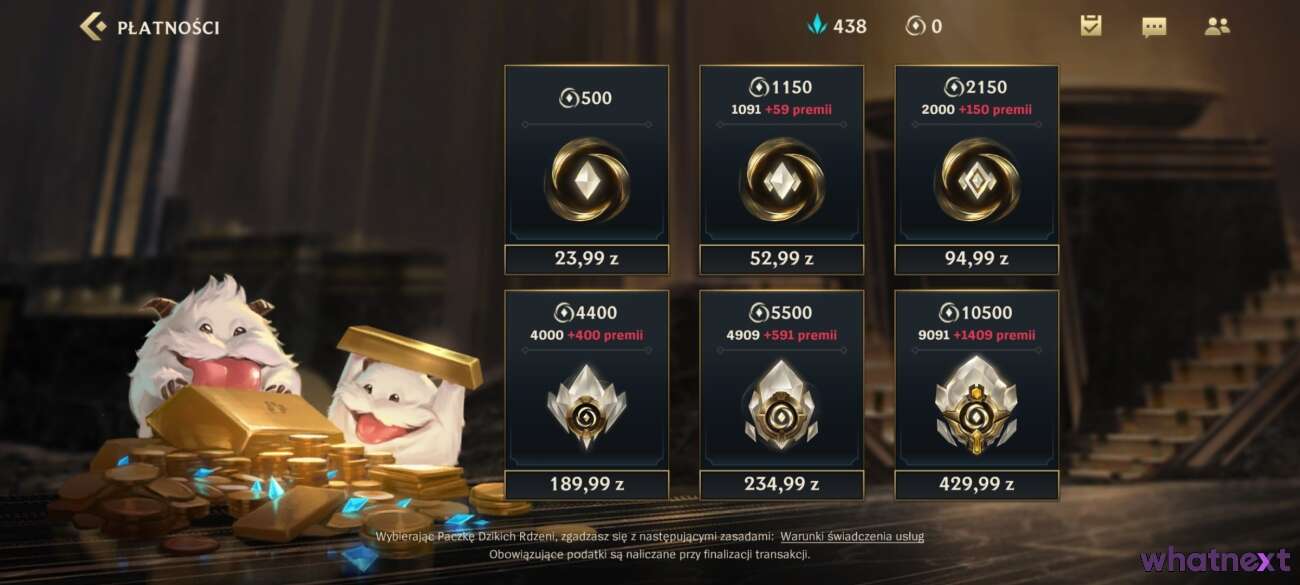Pick the 5500 Wild Cores bundle
The image size is (1300, 585).
tap(781, 395)
